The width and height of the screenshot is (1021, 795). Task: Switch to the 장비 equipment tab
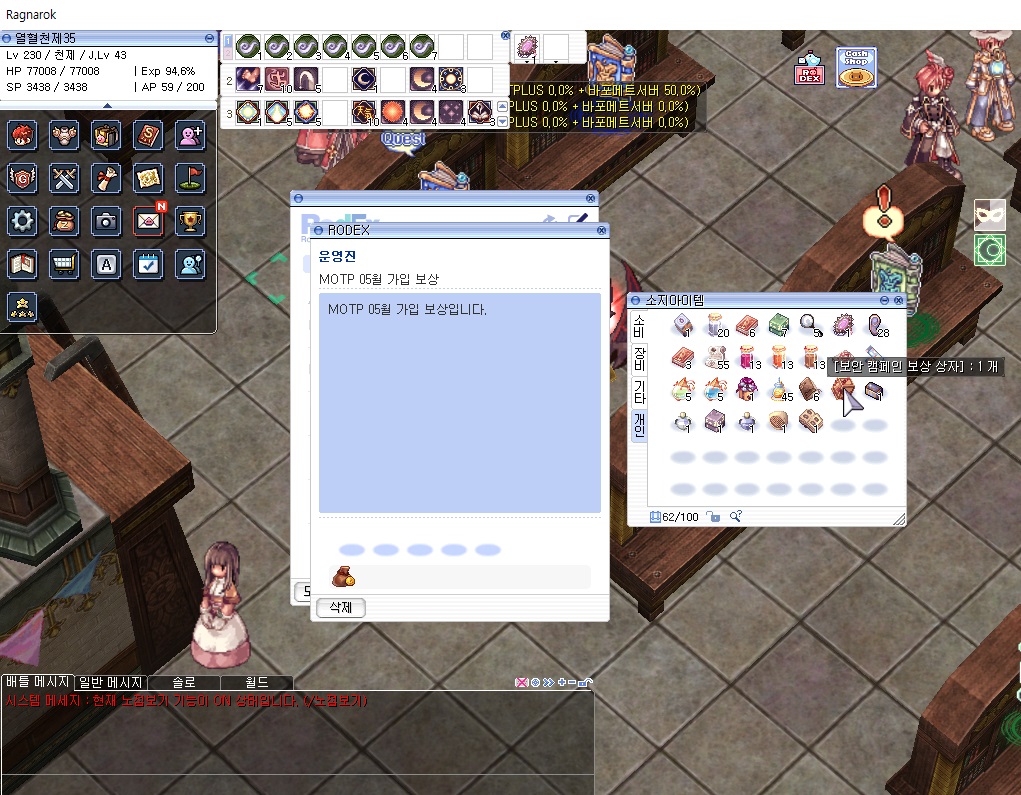639,358
